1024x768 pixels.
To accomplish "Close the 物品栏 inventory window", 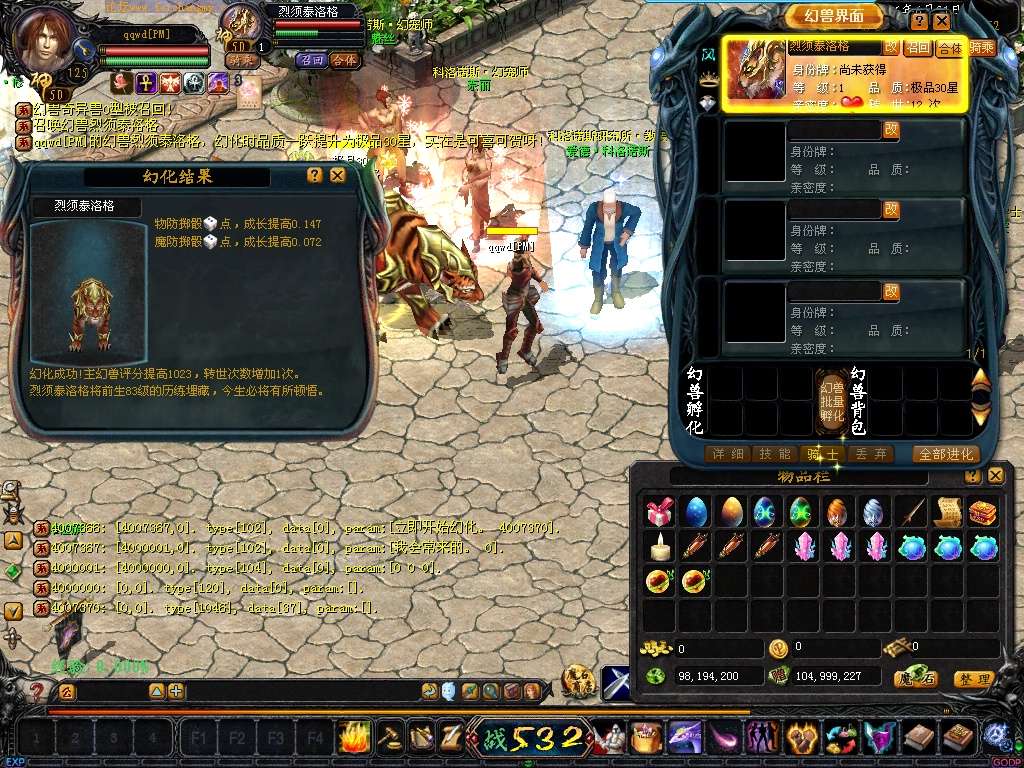I will pos(994,477).
